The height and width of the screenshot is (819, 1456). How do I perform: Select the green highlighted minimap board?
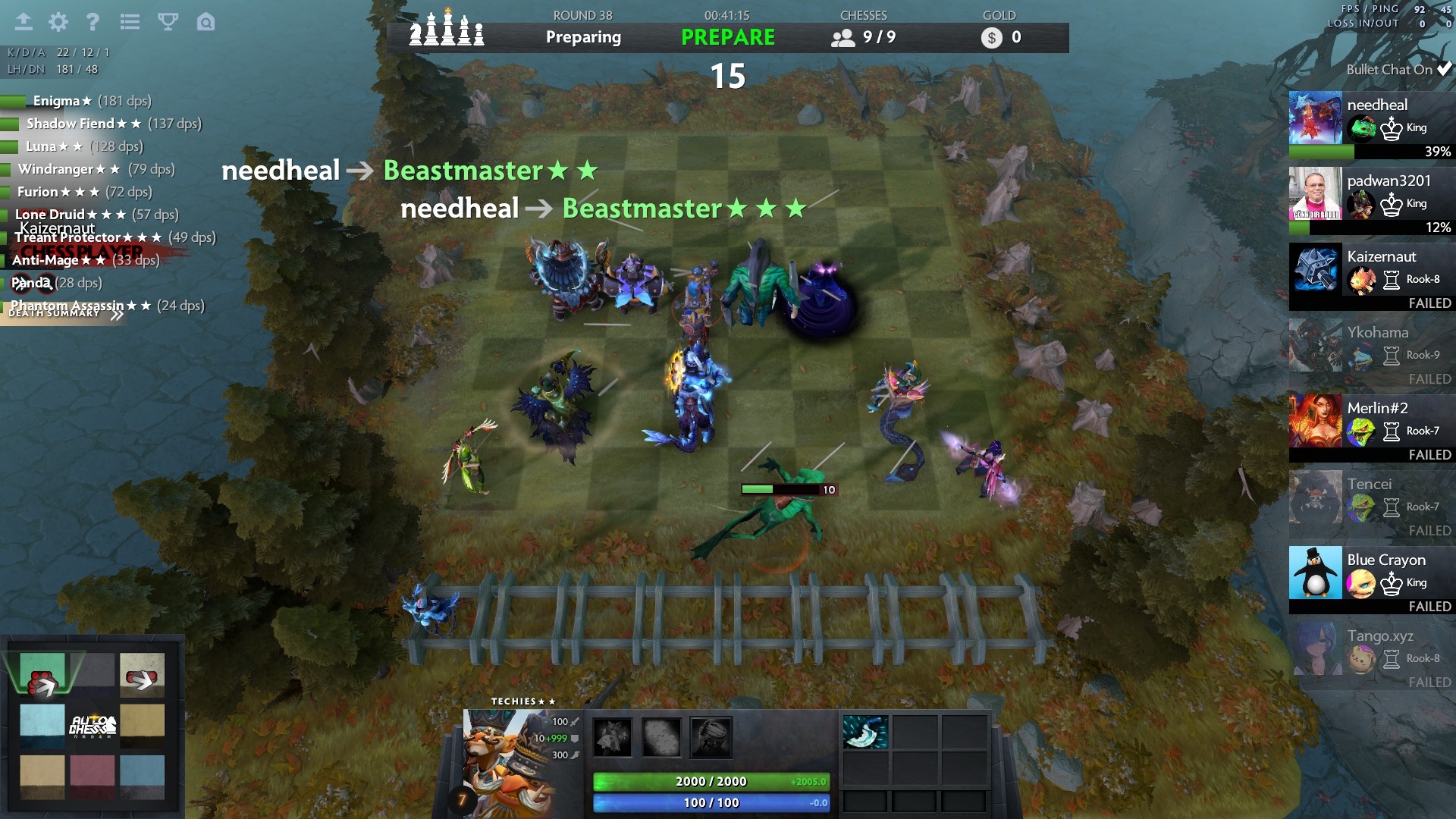[x=42, y=672]
